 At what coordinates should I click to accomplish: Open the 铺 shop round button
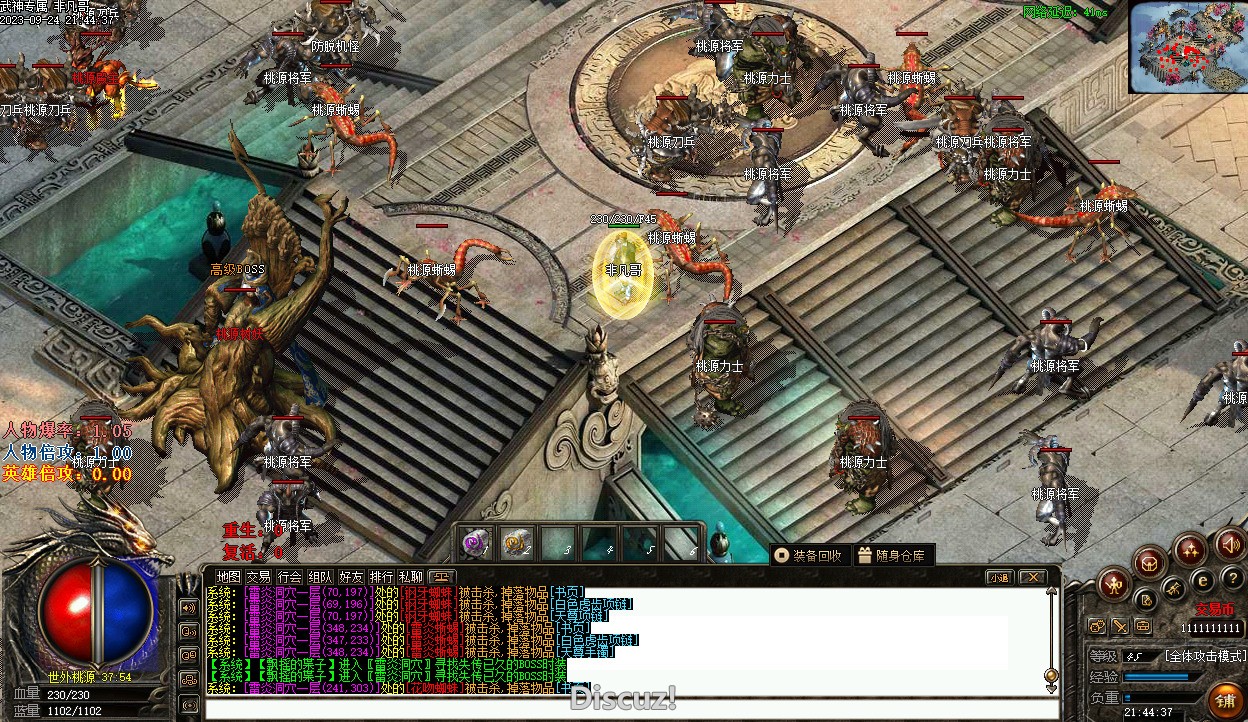tap(1224, 700)
